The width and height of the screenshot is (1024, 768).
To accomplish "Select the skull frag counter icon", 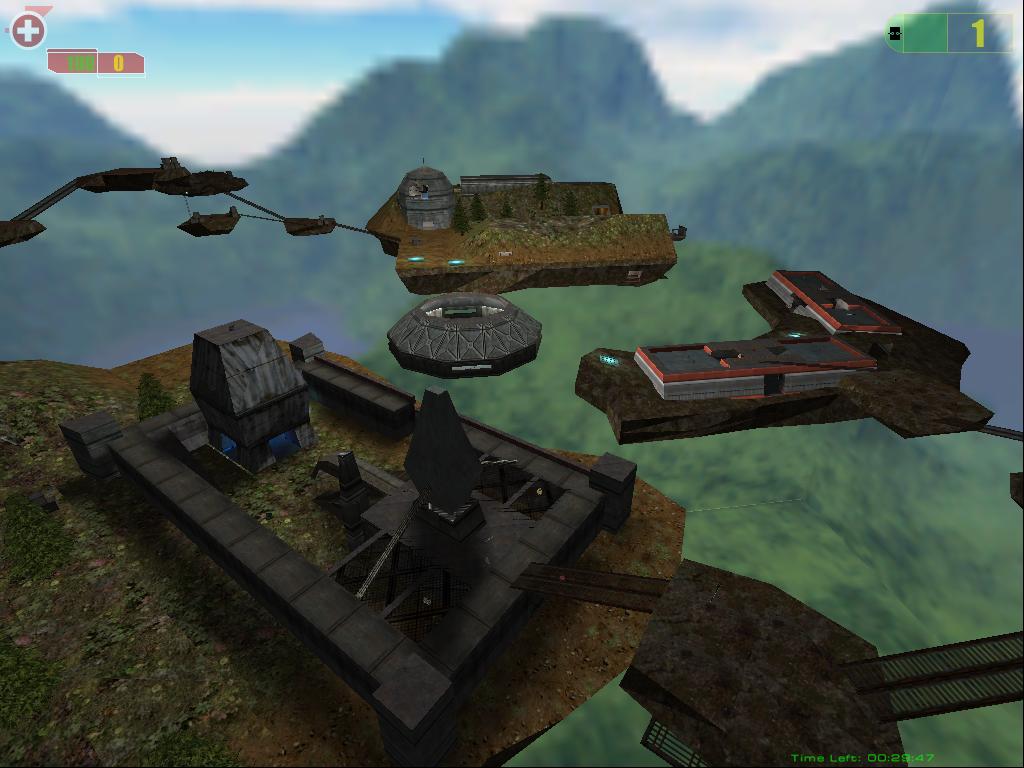I will pyautogui.click(x=896, y=34).
